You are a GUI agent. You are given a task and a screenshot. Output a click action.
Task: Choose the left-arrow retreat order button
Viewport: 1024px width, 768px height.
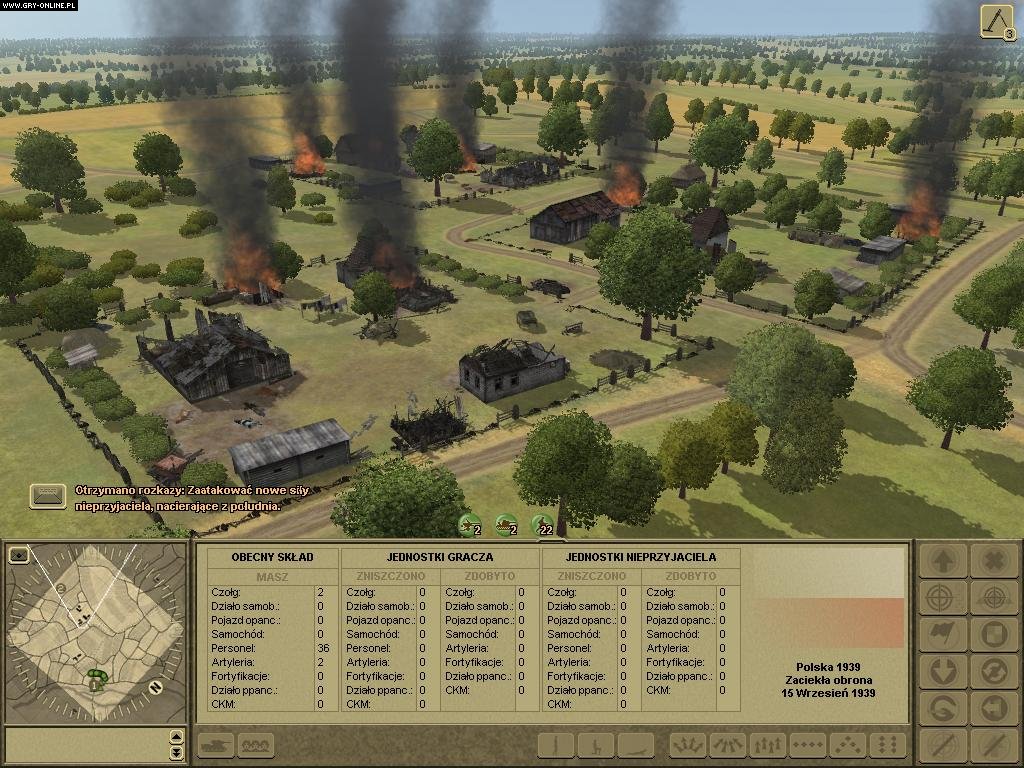pos(992,708)
